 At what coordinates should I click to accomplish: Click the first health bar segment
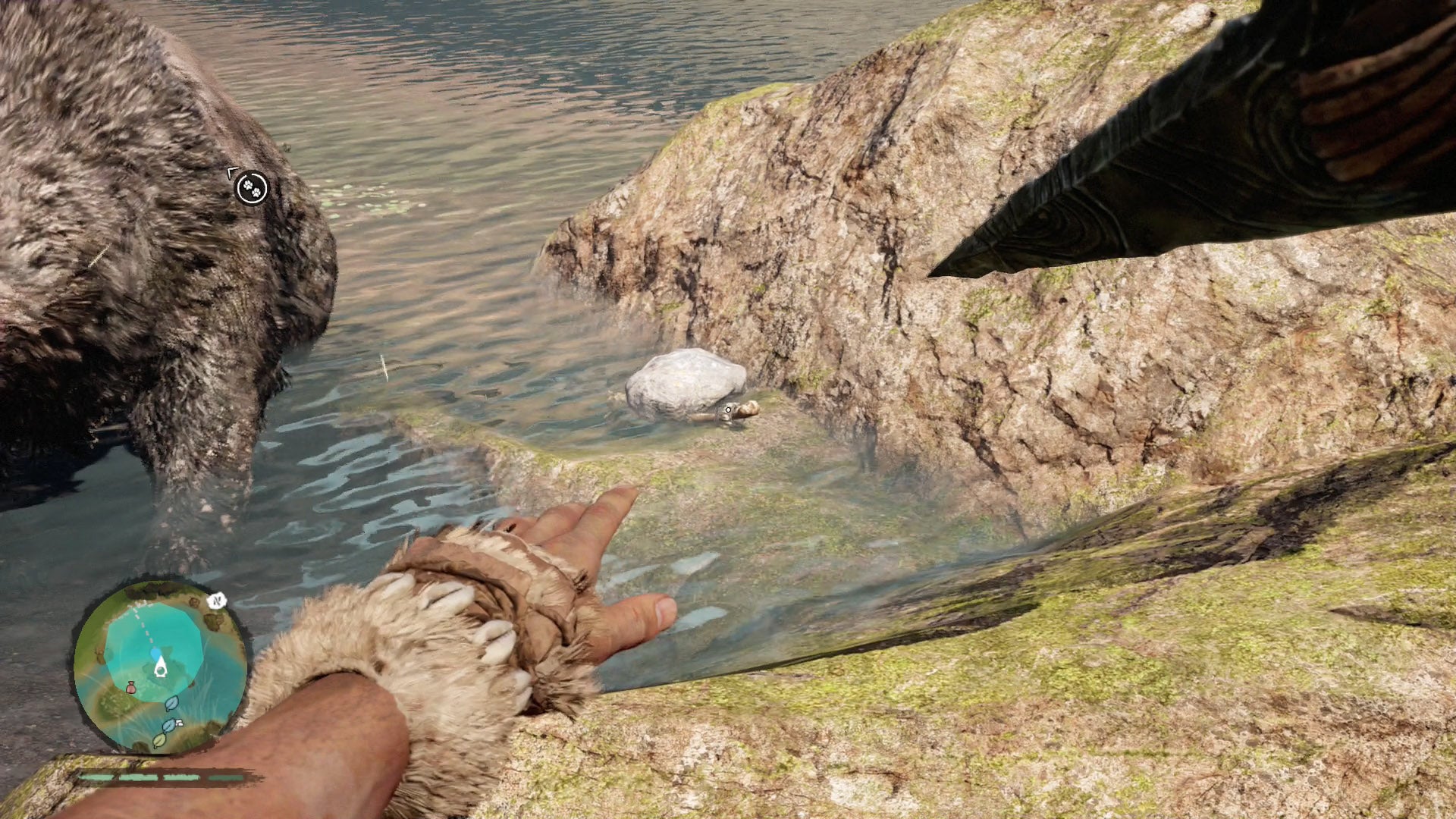pos(96,777)
